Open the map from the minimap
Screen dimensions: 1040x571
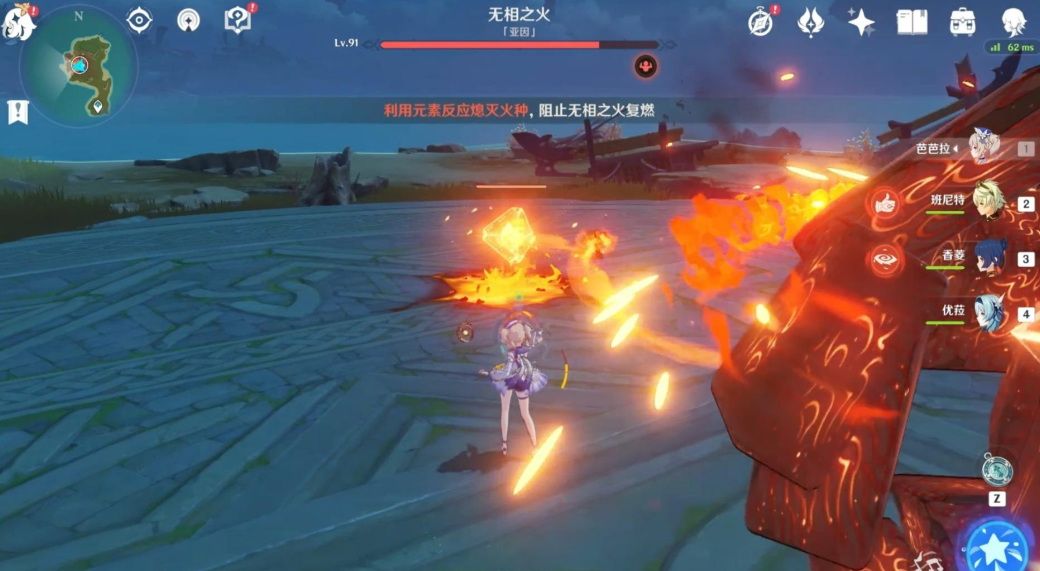[x=79, y=65]
